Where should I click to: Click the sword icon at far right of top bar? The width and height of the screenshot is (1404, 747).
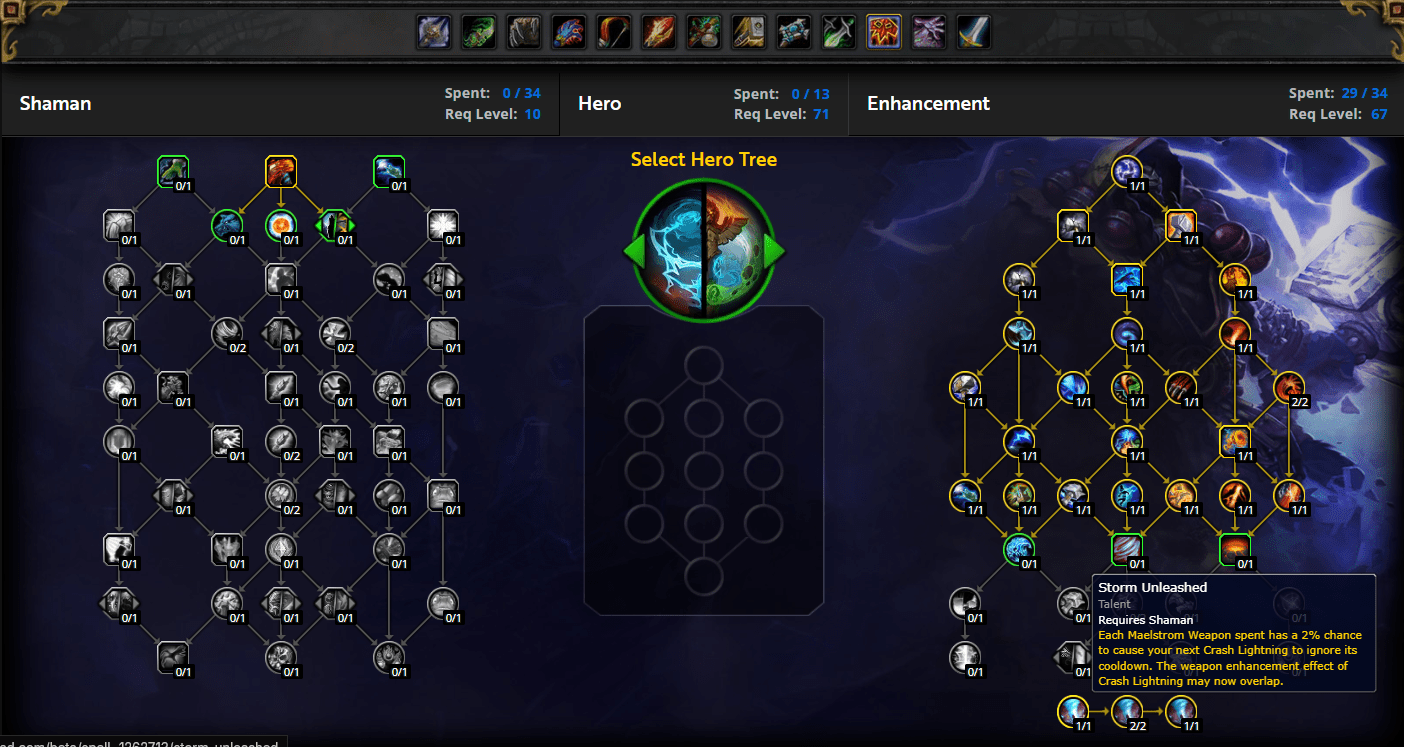pos(972,31)
